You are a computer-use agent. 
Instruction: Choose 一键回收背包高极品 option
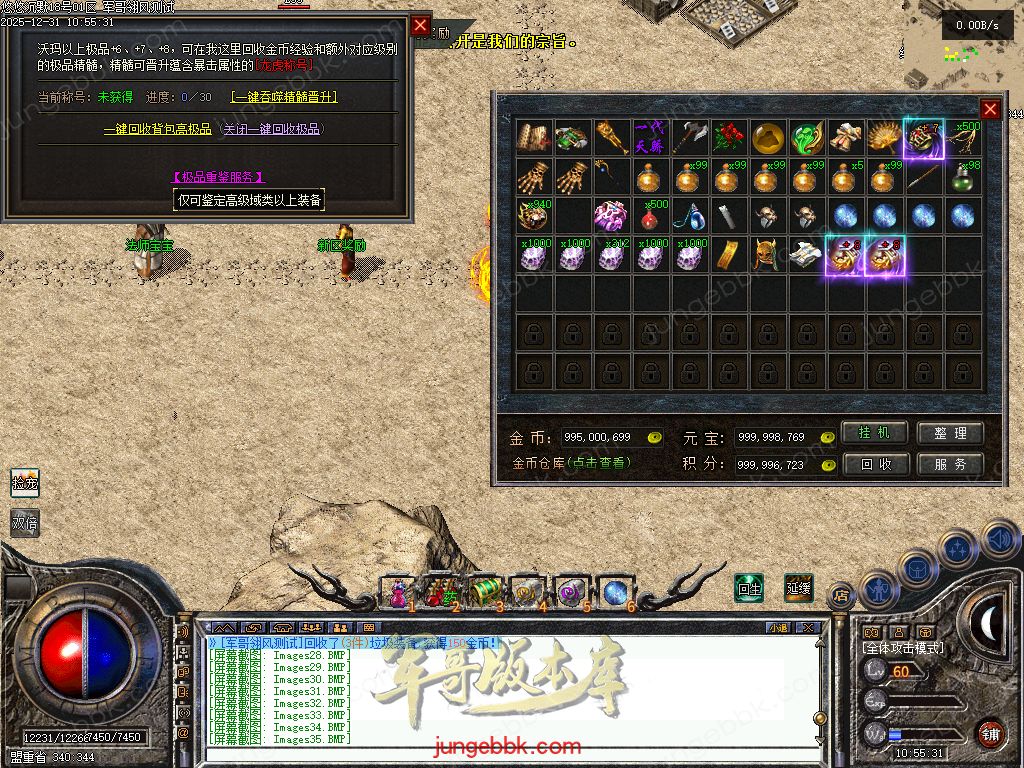tap(158, 129)
